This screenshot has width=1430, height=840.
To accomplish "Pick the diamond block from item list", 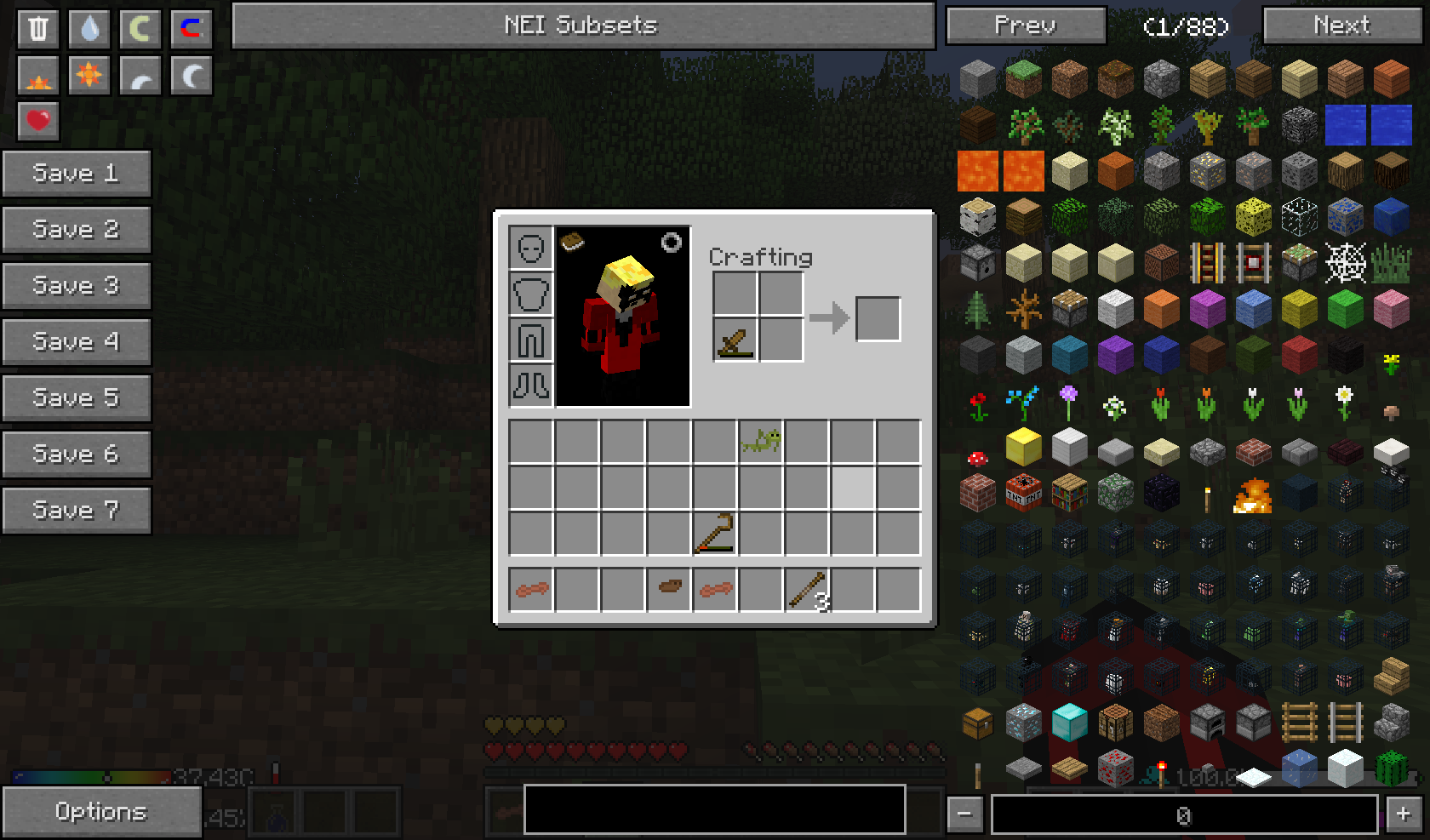I will (x=1070, y=723).
